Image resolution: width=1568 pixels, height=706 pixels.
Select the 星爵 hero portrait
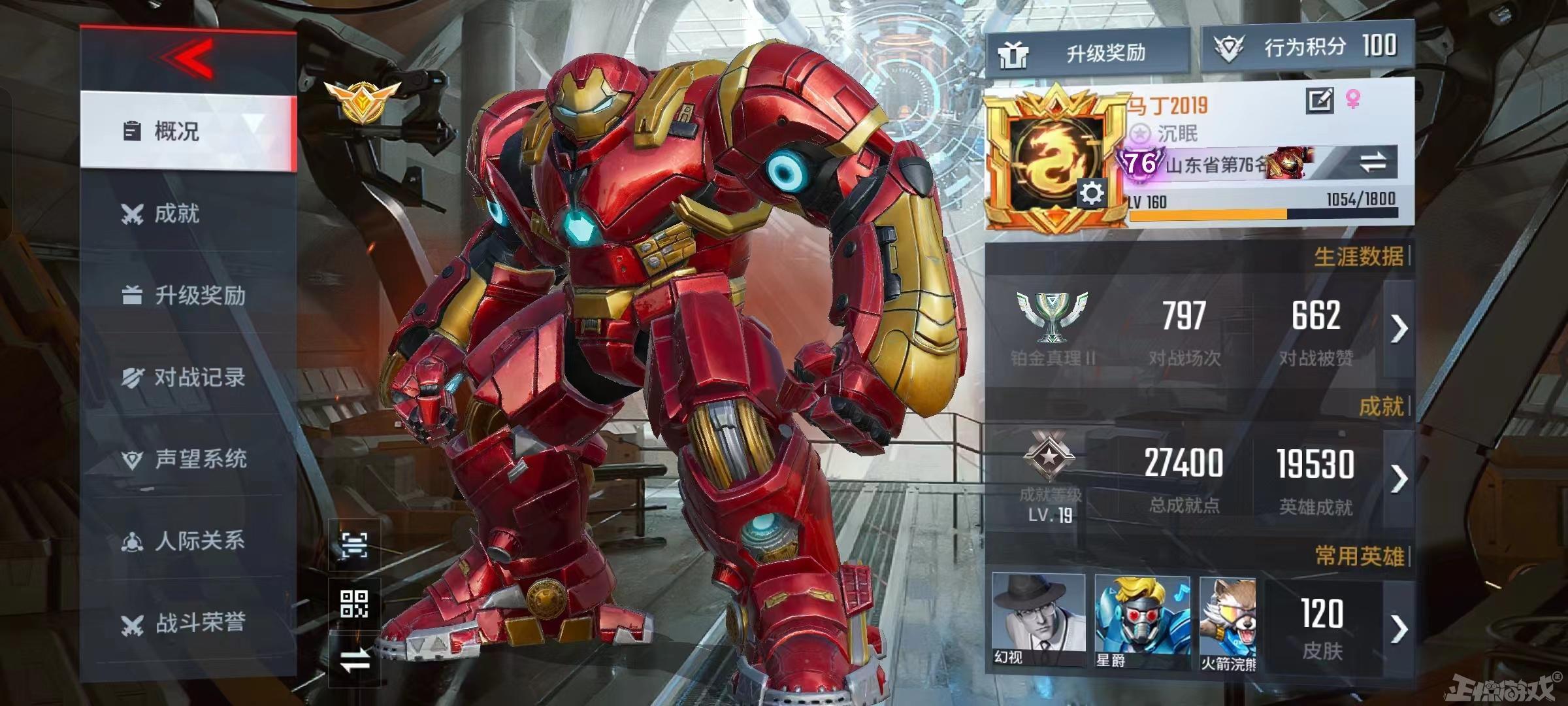pos(1141,621)
